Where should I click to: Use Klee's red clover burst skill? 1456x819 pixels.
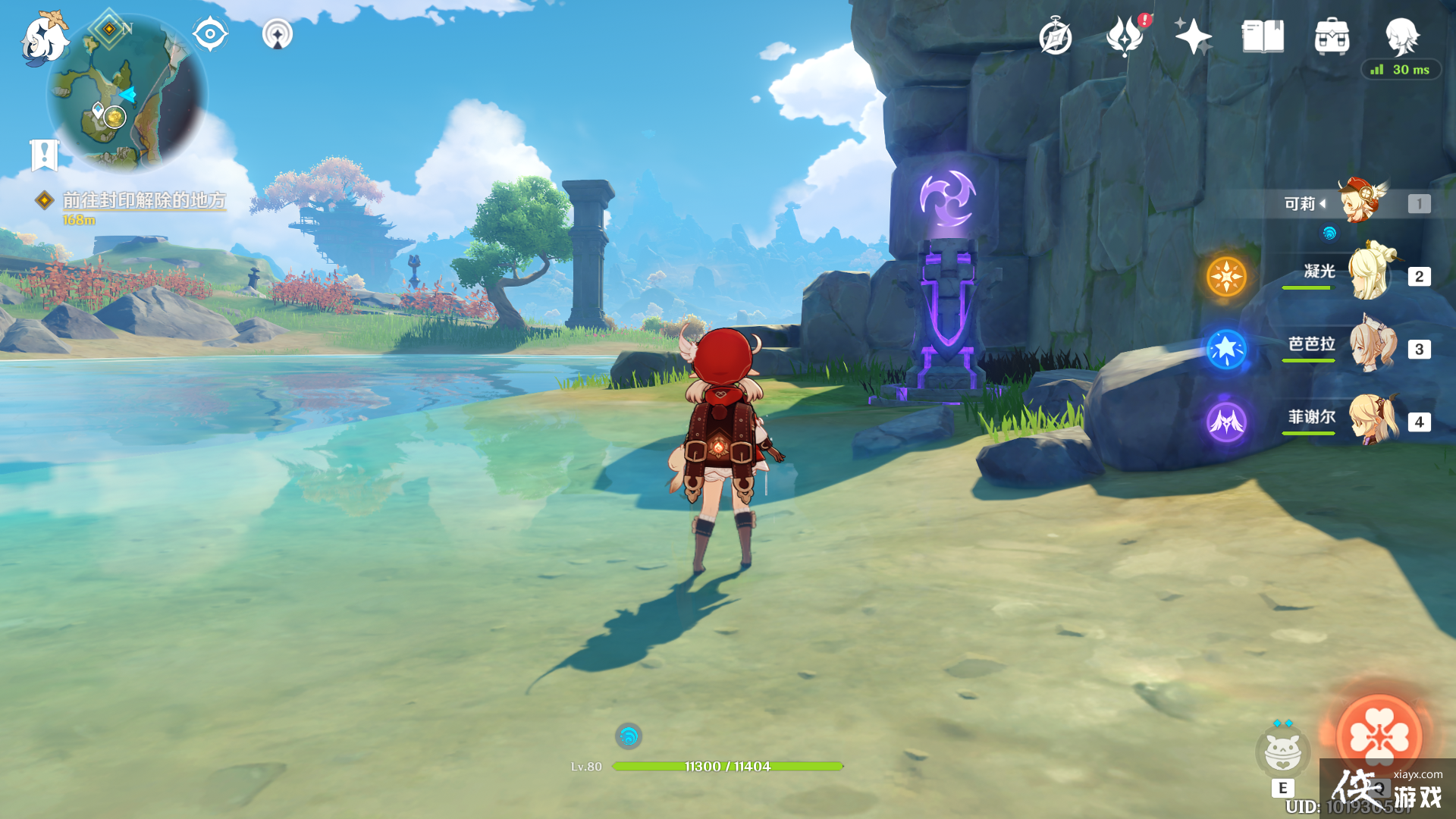tap(1379, 736)
